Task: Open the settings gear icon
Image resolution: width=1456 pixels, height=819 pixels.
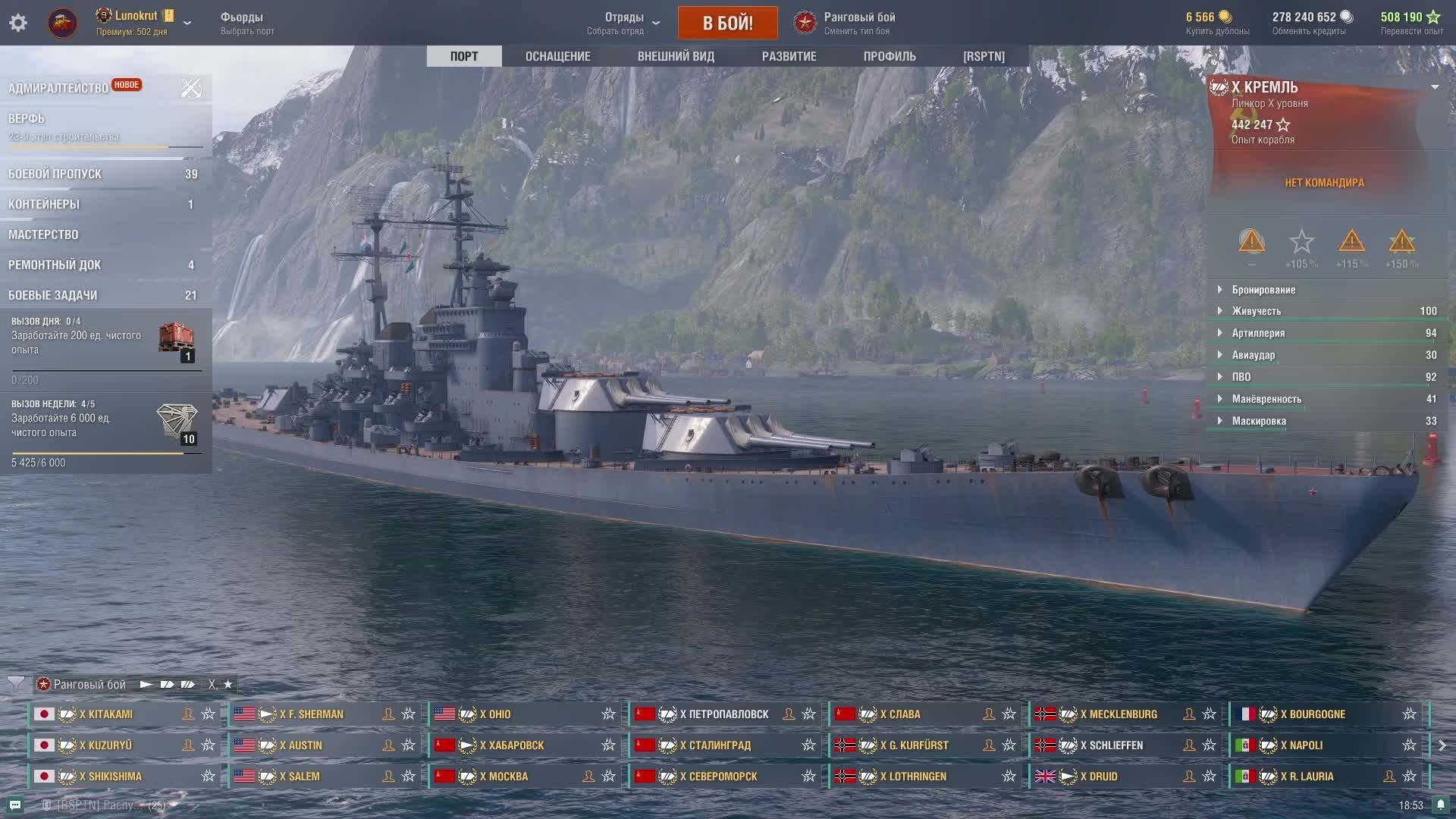Action: click(x=18, y=23)
